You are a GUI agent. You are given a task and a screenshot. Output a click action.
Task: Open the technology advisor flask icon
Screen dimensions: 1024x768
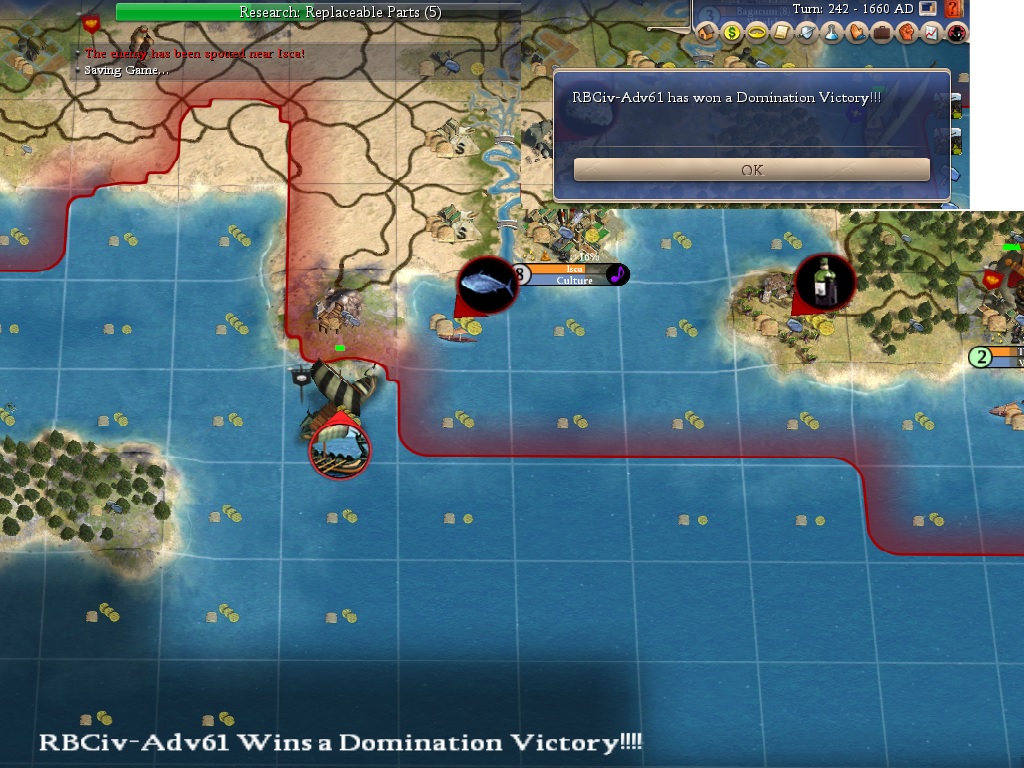832,33
